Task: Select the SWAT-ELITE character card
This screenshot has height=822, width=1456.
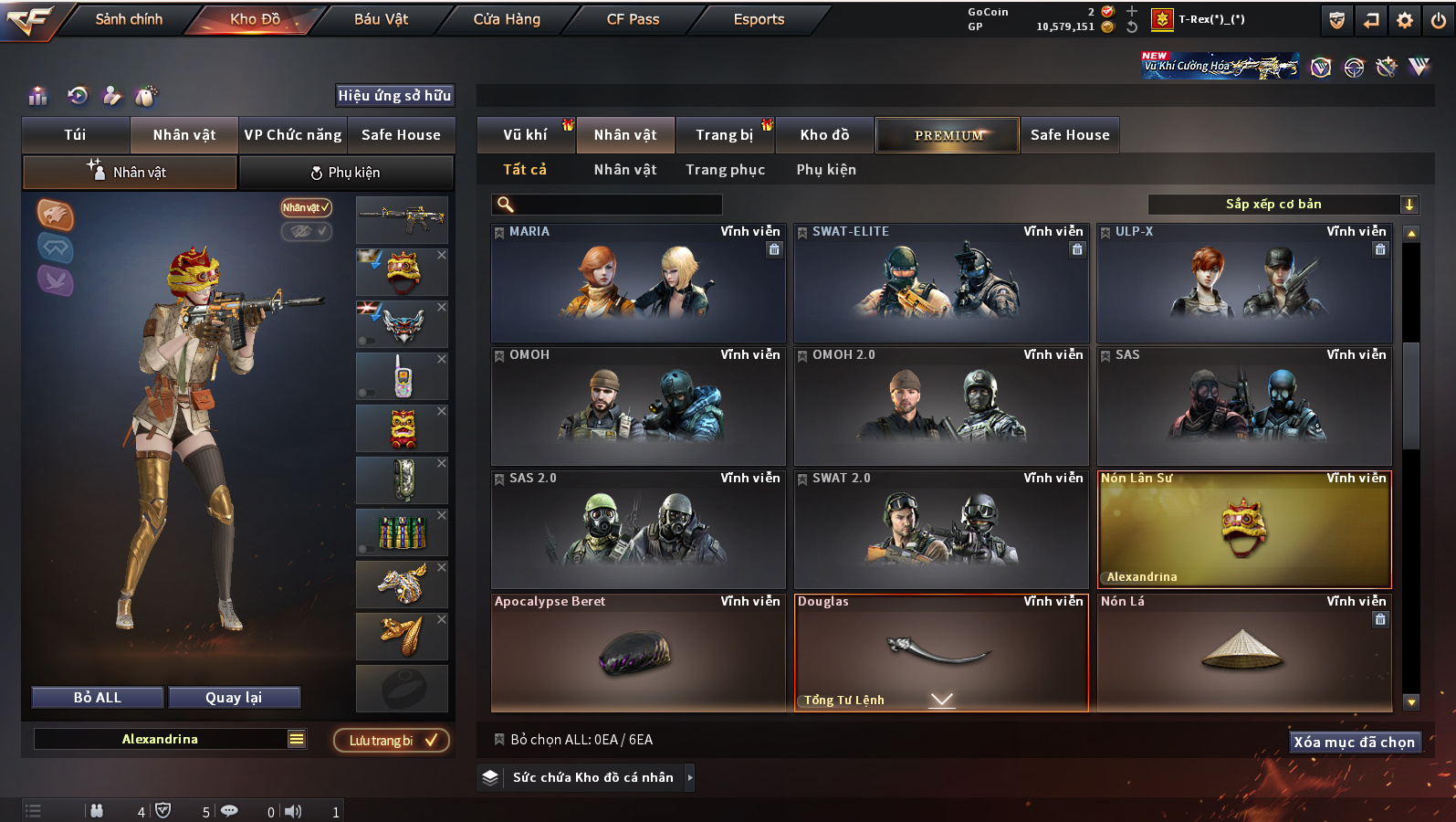Action: pyautogui.click(x=941, y=283)
